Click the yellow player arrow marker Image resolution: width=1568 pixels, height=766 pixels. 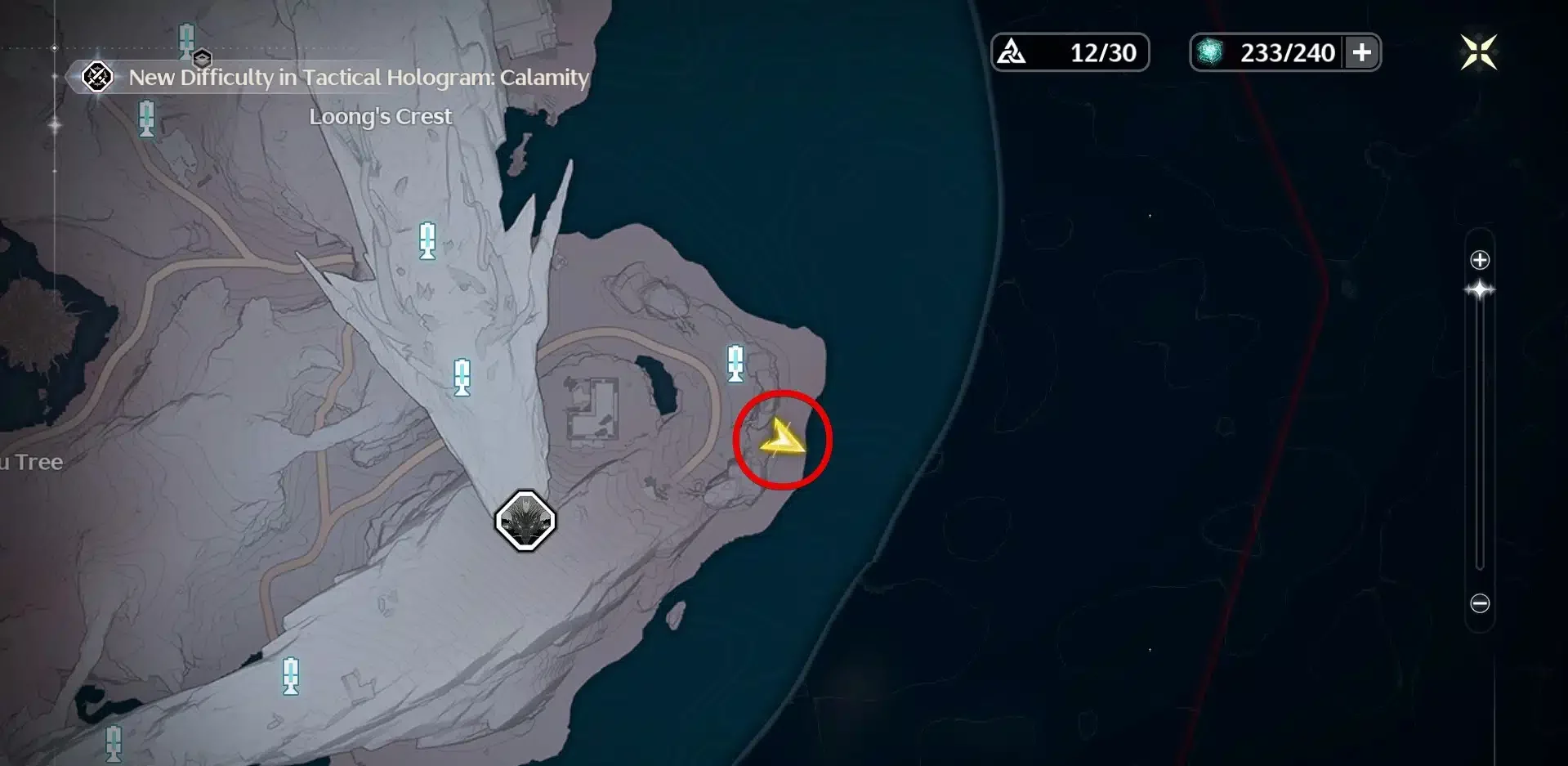(x=781, y=440)
